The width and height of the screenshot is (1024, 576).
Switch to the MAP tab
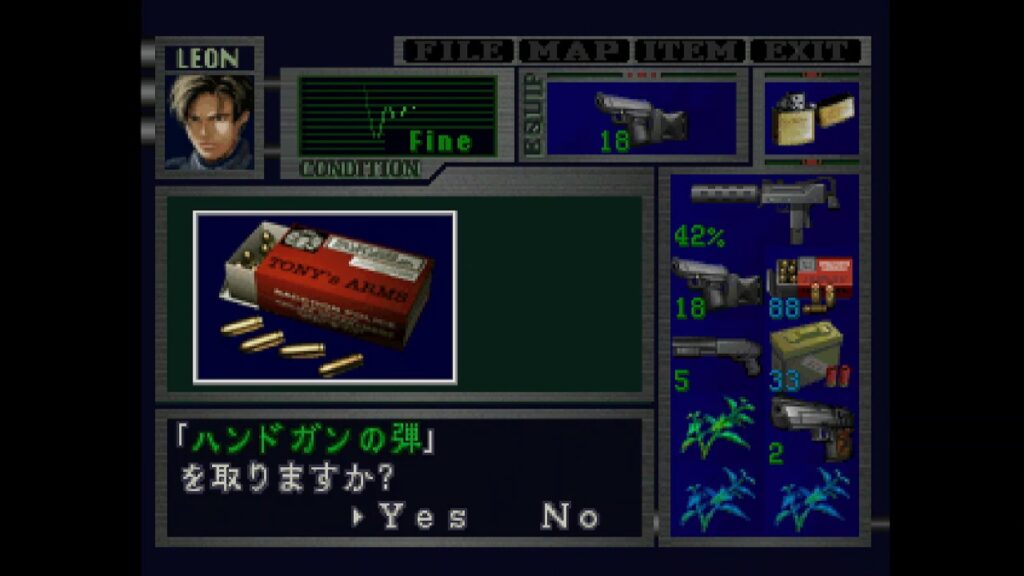click(574, 50)
